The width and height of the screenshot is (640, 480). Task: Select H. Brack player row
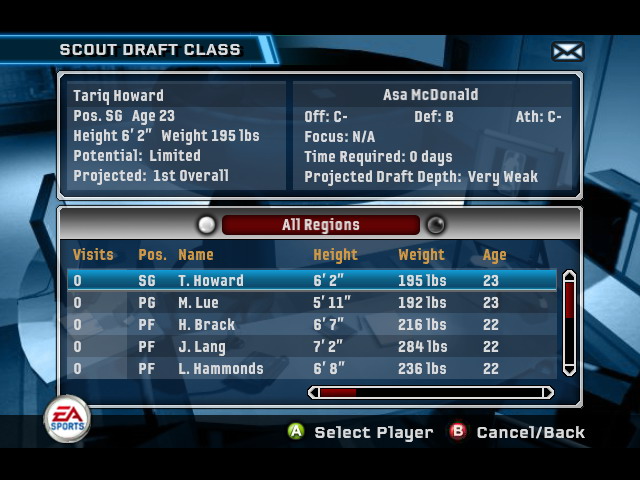tap(311, 325)
